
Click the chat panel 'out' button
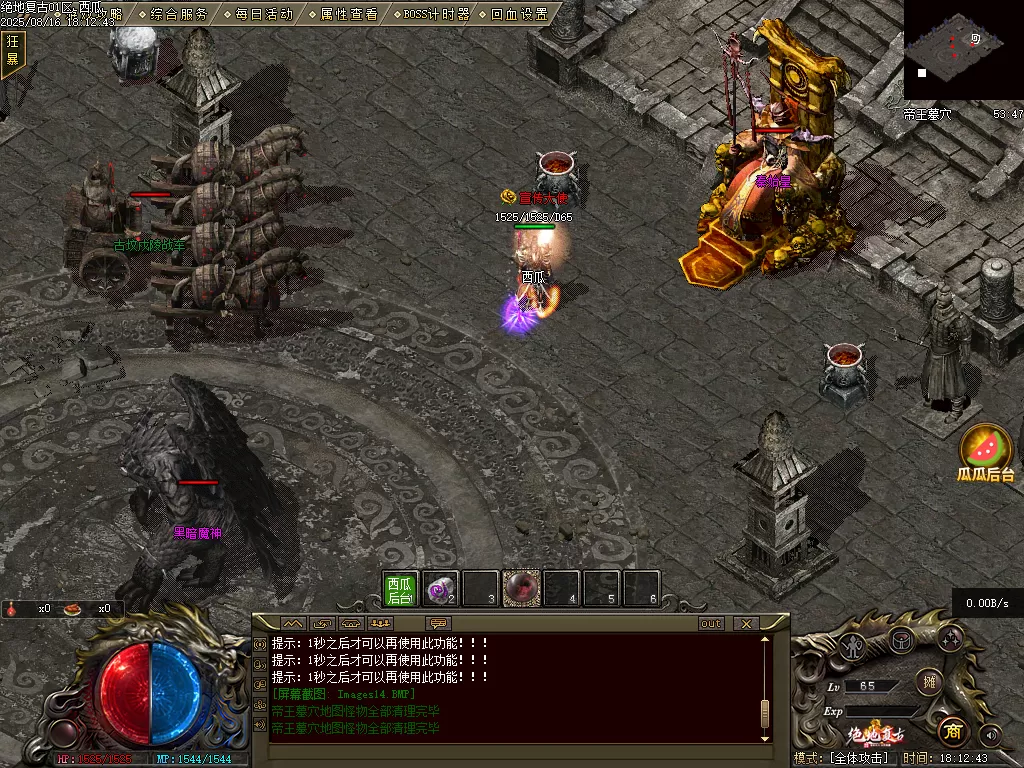711,623
